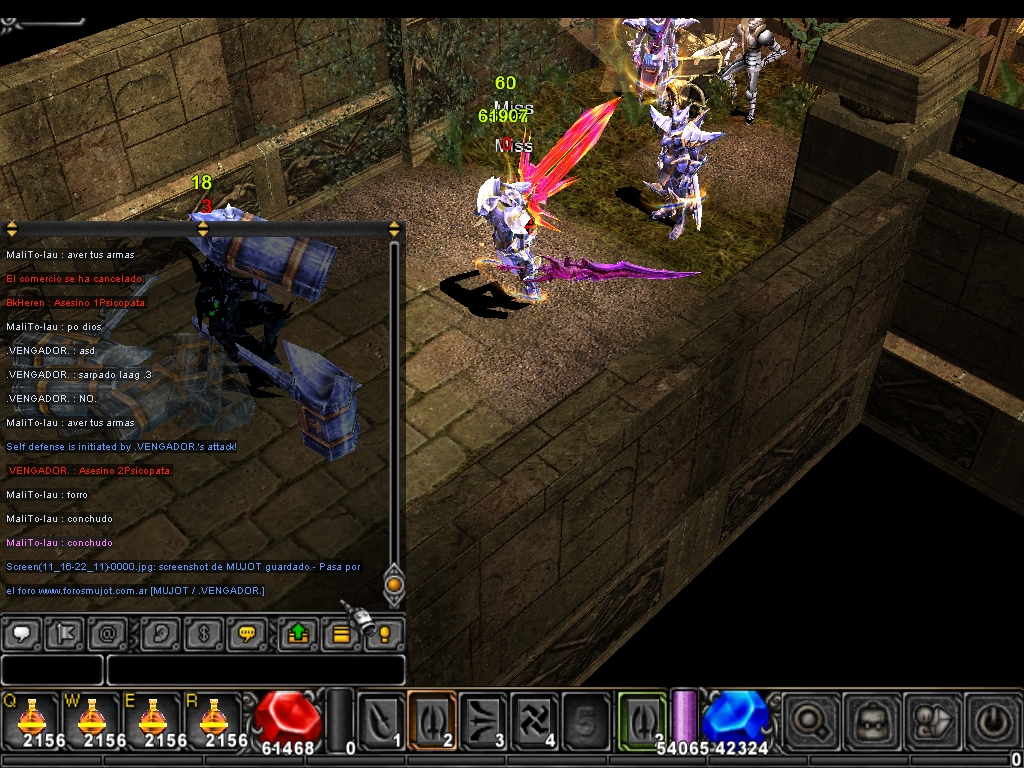The height and width of the screenshot is (768, 1024).
Task: Select skill slot 3 arrow skill
Action: pyautogui.click(x=484, y=718)
